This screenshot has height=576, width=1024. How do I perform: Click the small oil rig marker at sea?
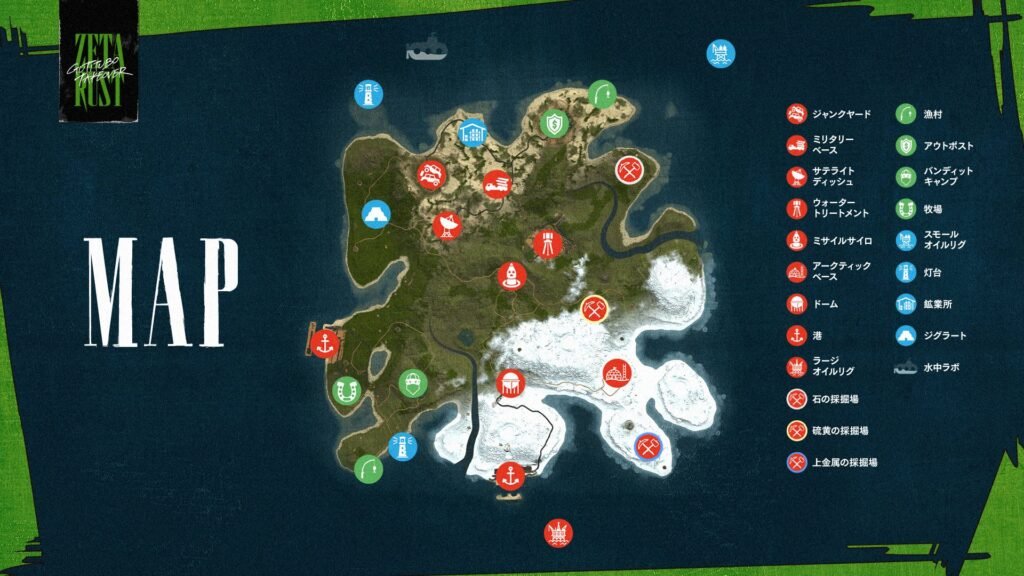click(719, 53)
